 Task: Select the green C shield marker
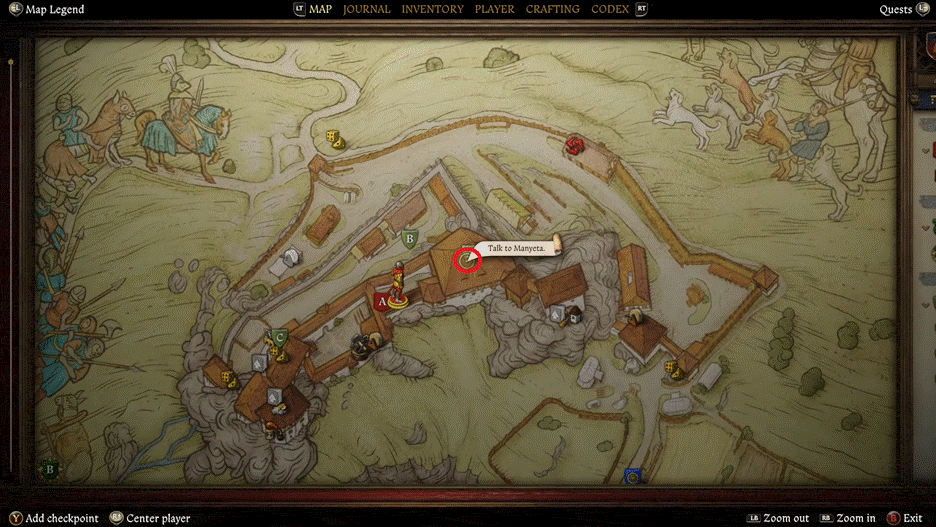280,337
